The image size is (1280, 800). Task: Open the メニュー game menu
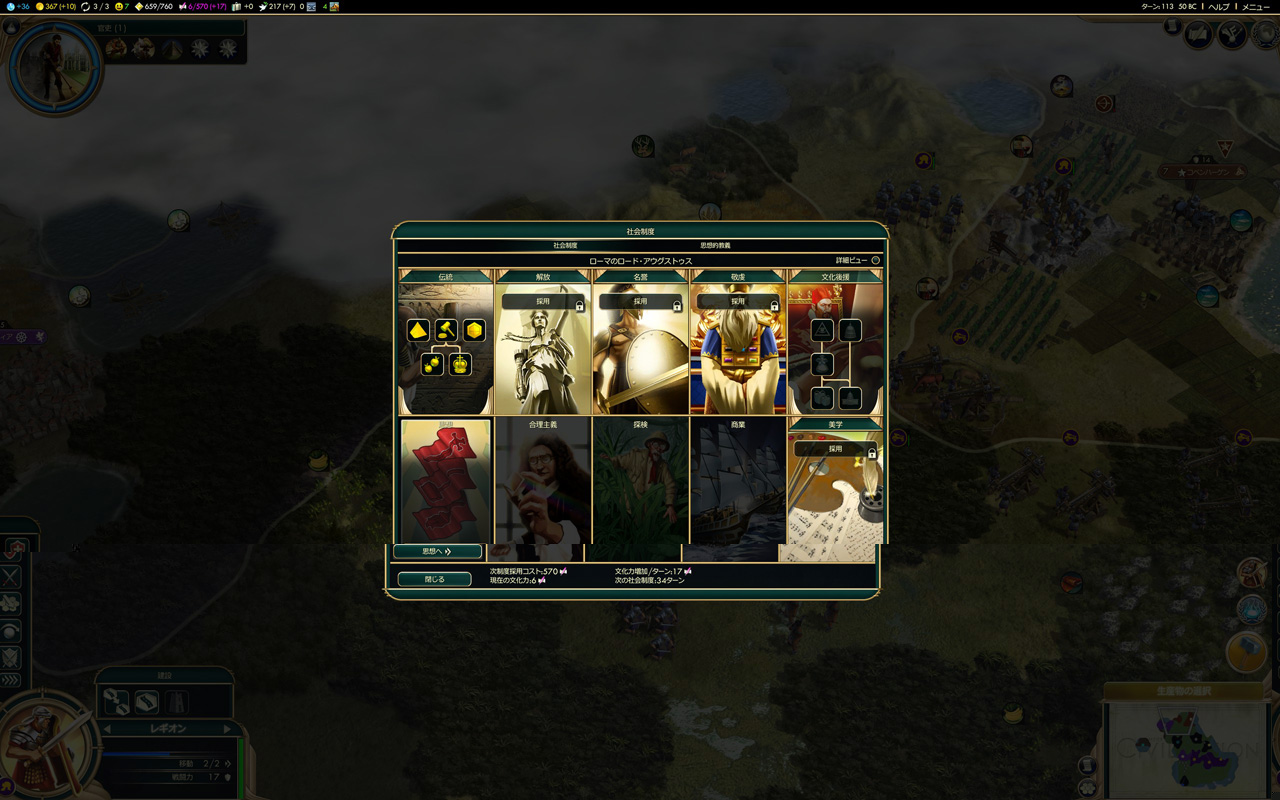point(1256,6)
